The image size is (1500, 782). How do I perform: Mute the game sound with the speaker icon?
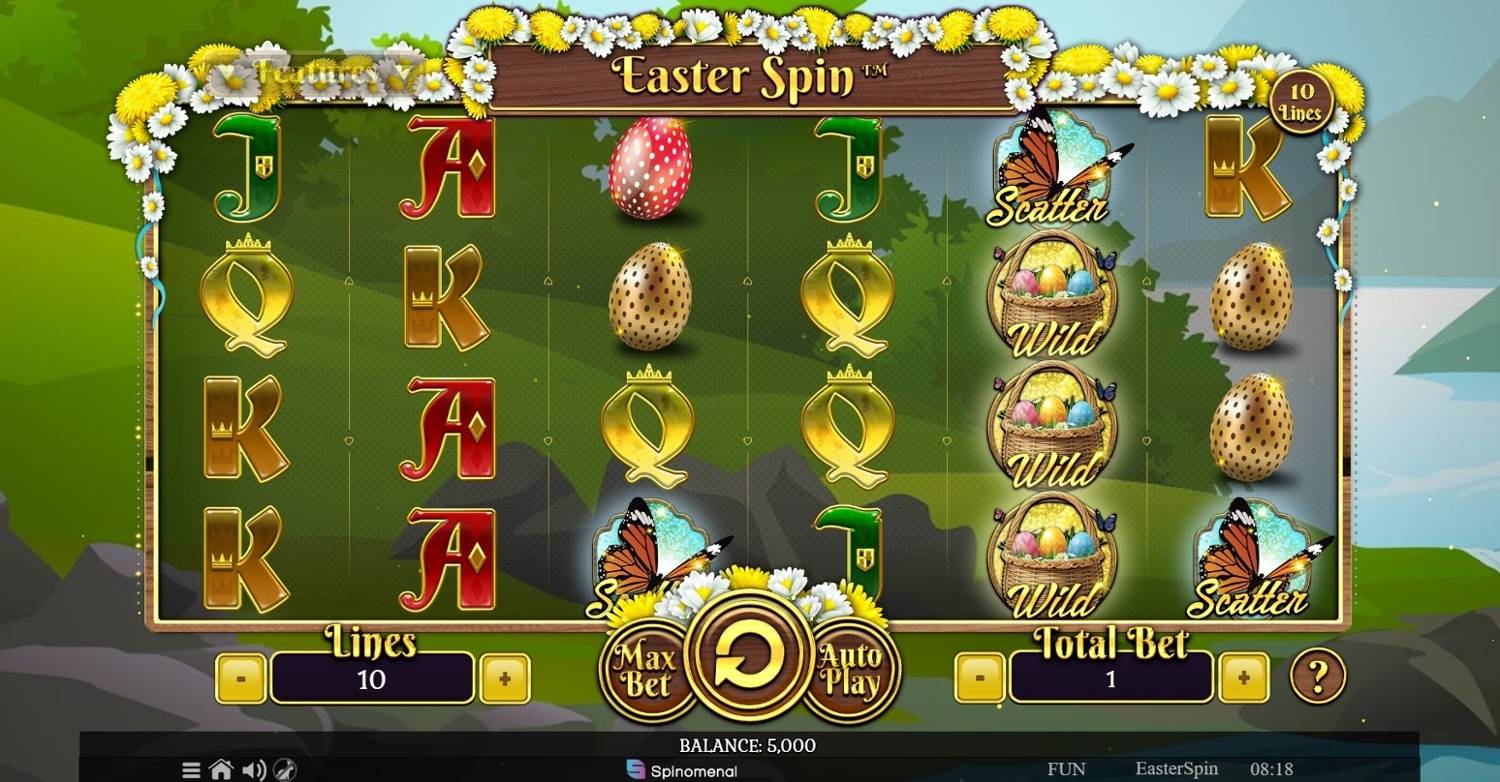click(255, 770)
